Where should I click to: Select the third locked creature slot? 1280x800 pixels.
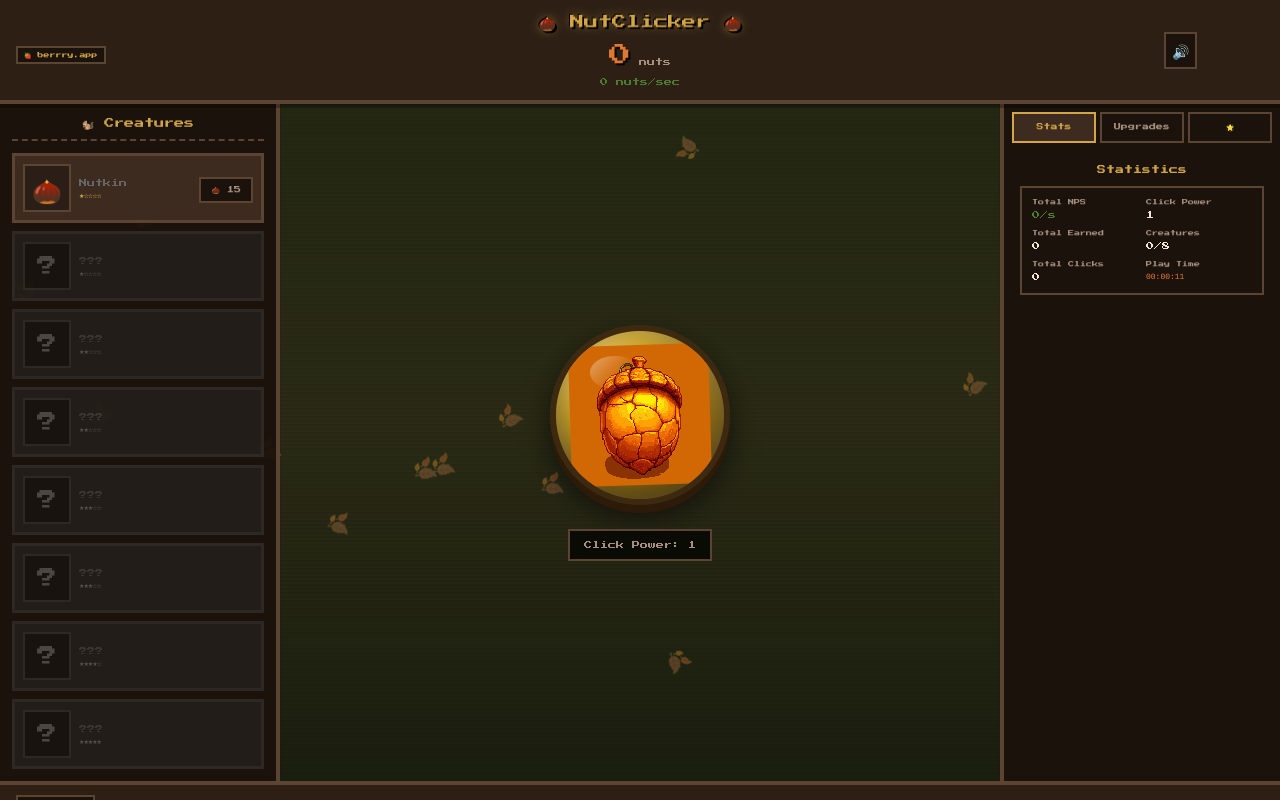pyautogui.click(x=137, y=421)
